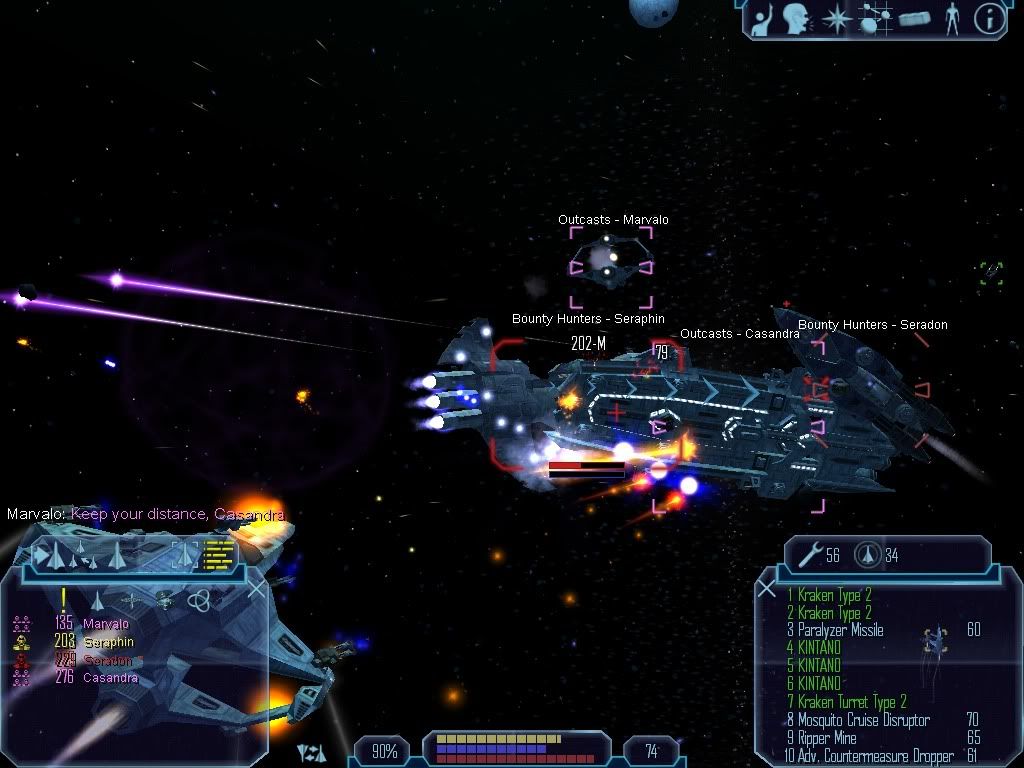Toggle the Kraken Turret Type 2 weapon
This screenshot has height=768, width=1024.
pyautogui.click(x=852, y=702)
